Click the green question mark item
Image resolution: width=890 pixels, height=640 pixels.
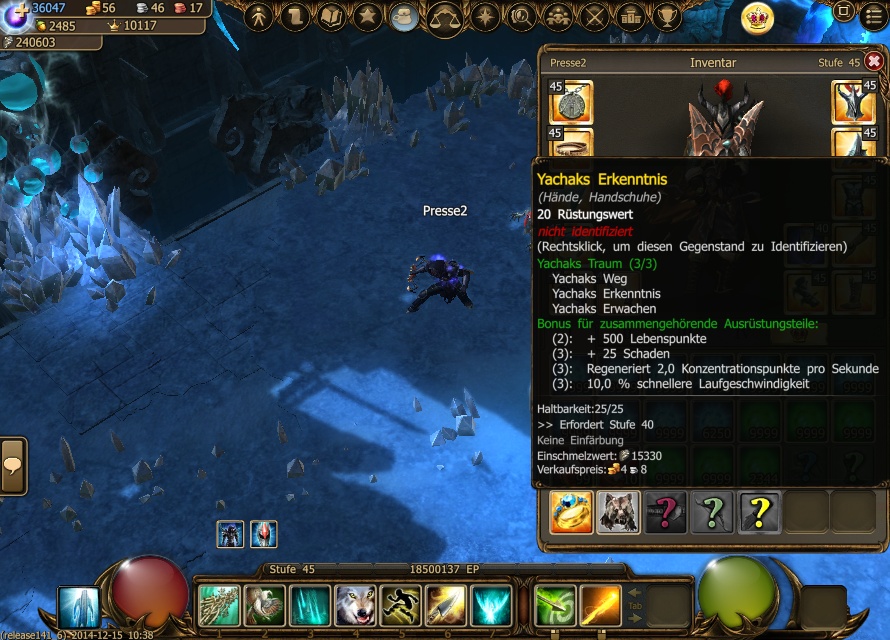point(712,512)
